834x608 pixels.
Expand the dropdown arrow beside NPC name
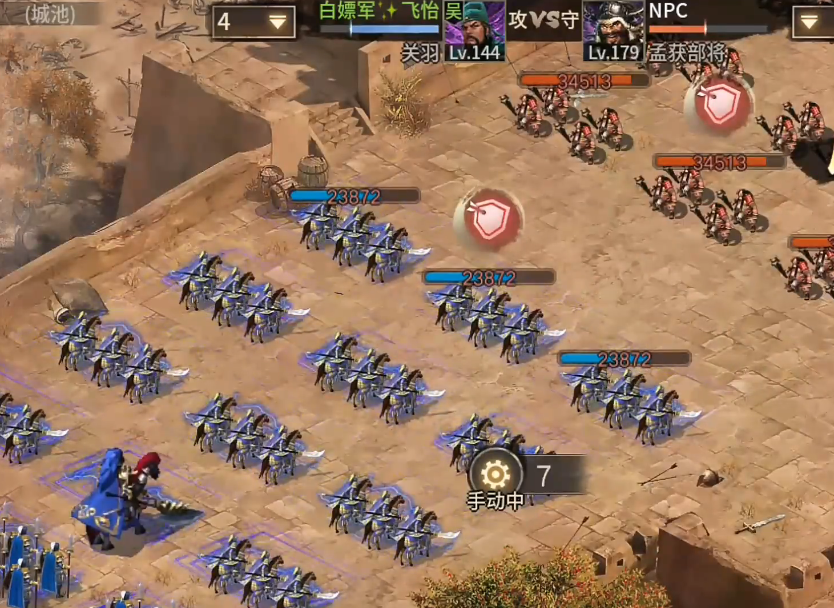812,22
